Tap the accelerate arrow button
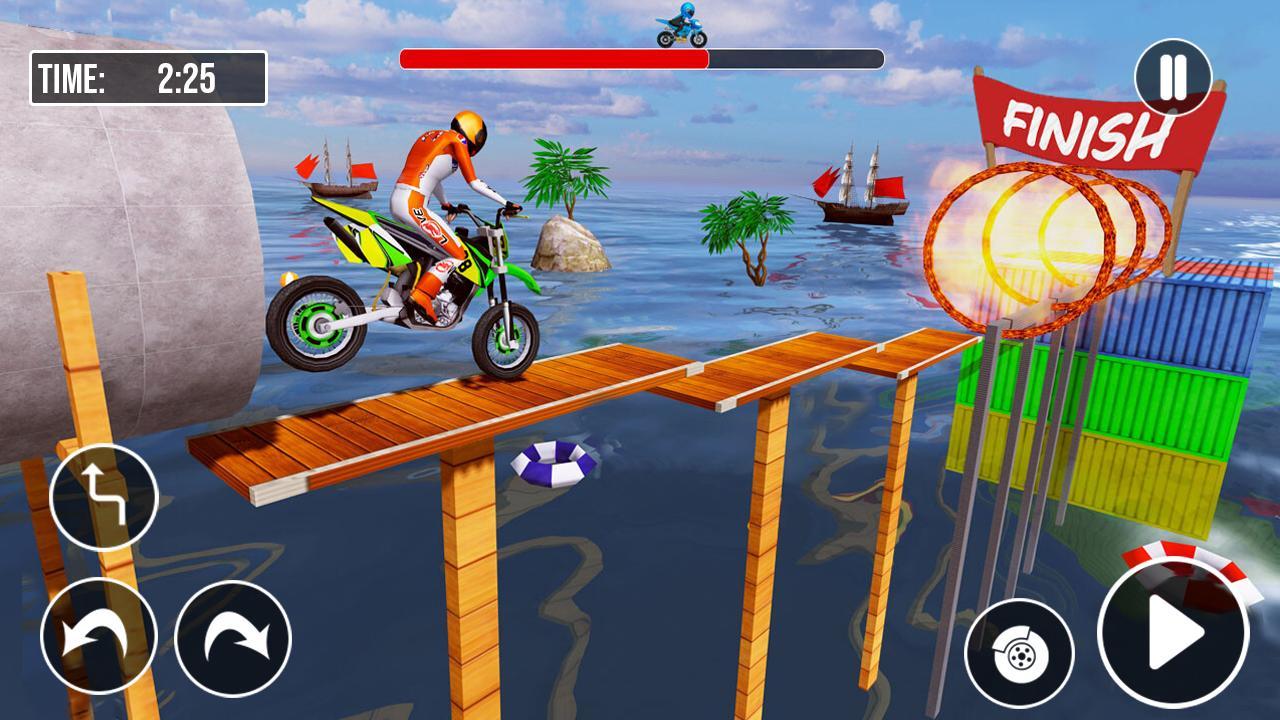The image size is (1280, 720). (x=1173, y=634)
